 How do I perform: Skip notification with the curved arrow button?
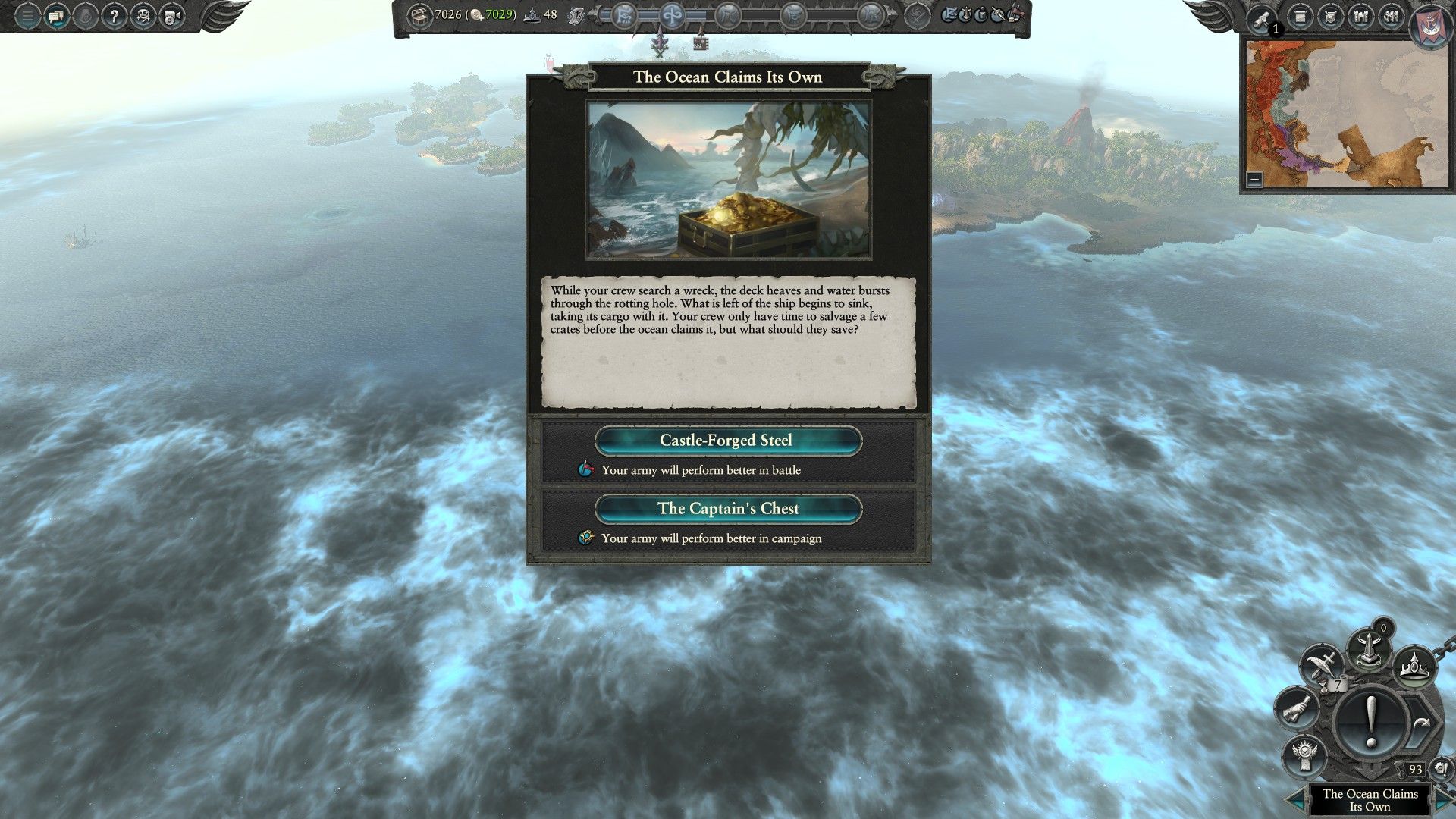coord(1420,723)
